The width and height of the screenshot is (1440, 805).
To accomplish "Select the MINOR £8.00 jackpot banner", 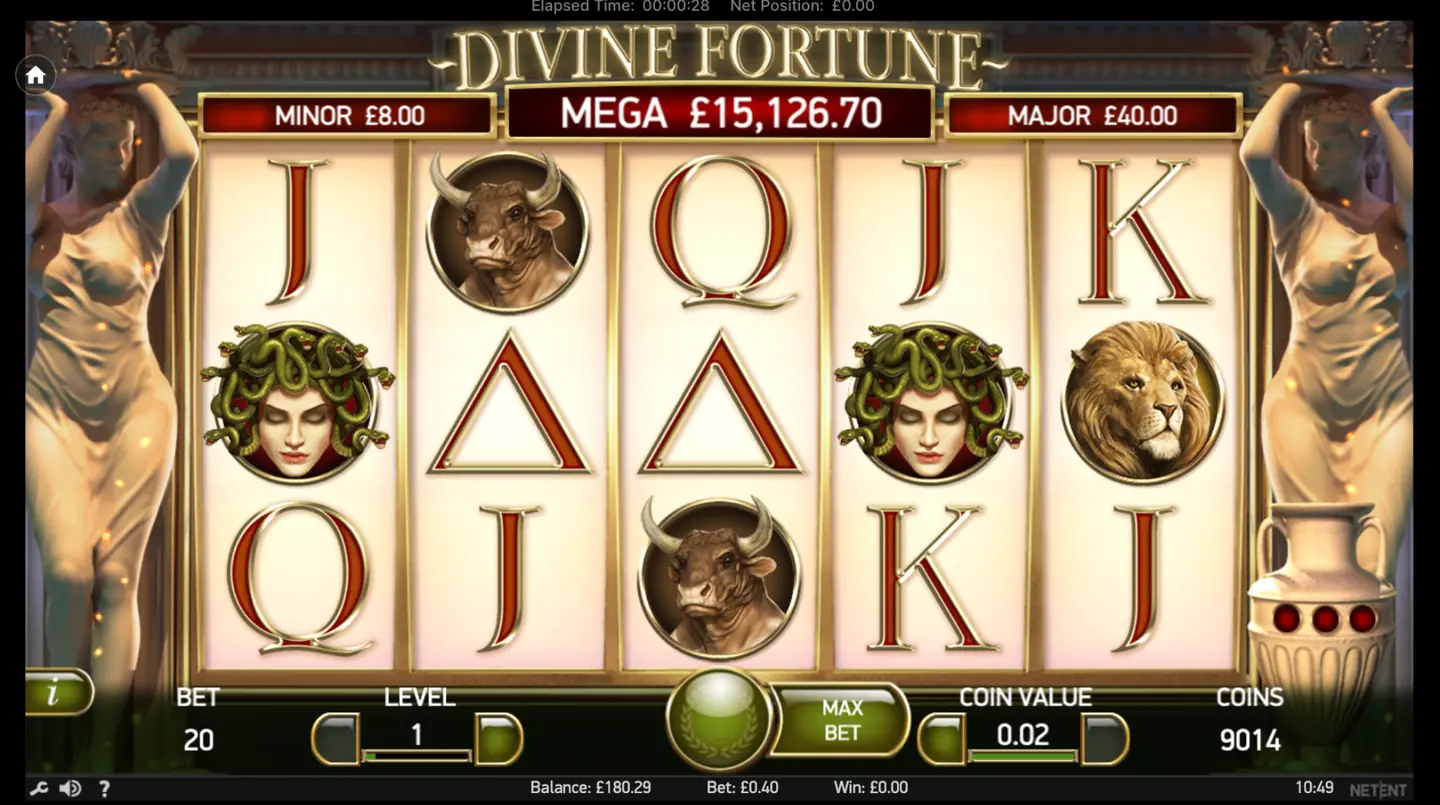I will pos(347,115).
